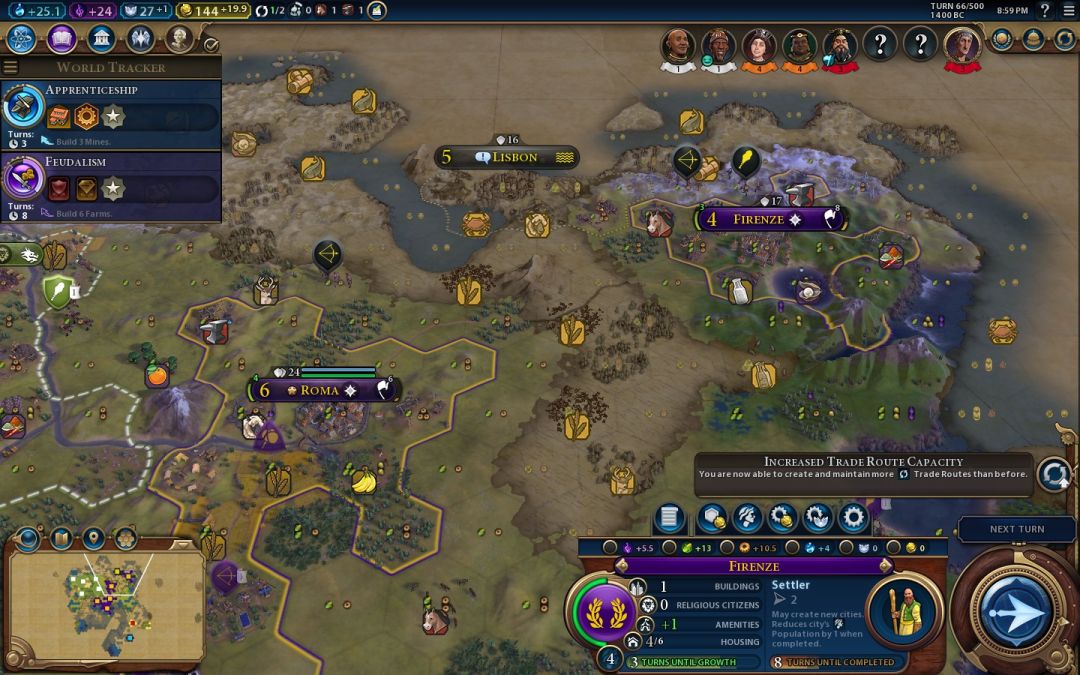The width and height of the screenshot is (1080, 675).
Task: Open the technology tree button
Action: (22, 39)
